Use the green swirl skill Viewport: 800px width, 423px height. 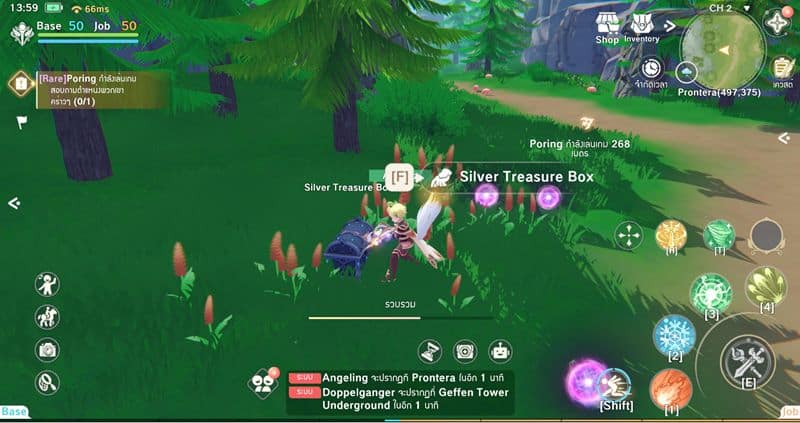[x=710, y=294]
